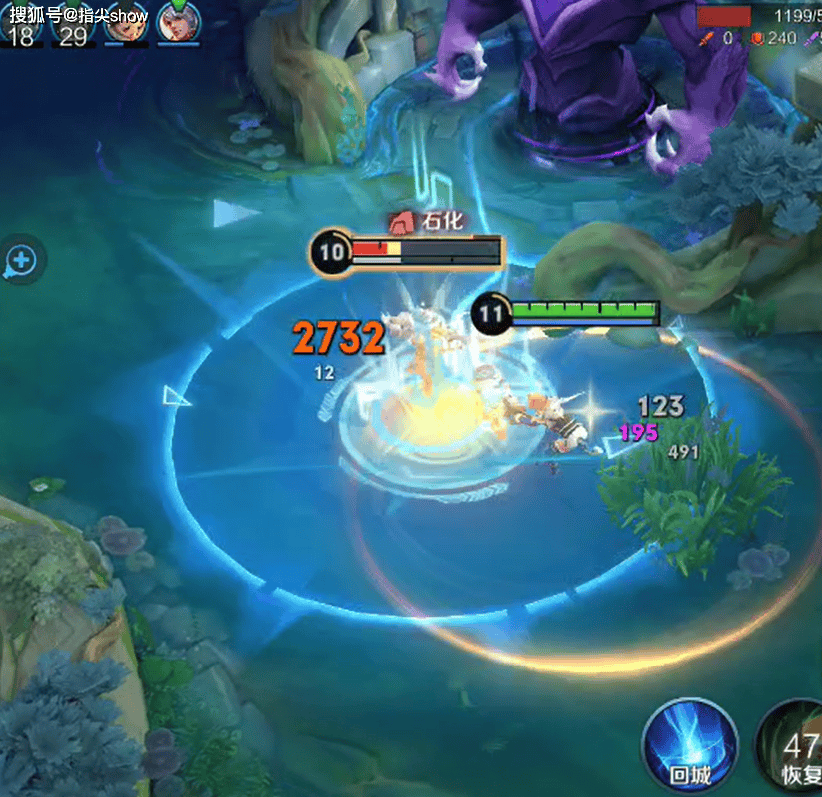Activate the 回城 recall ability
The width and height of the screenshot is (822, 797).
point(690,746)
